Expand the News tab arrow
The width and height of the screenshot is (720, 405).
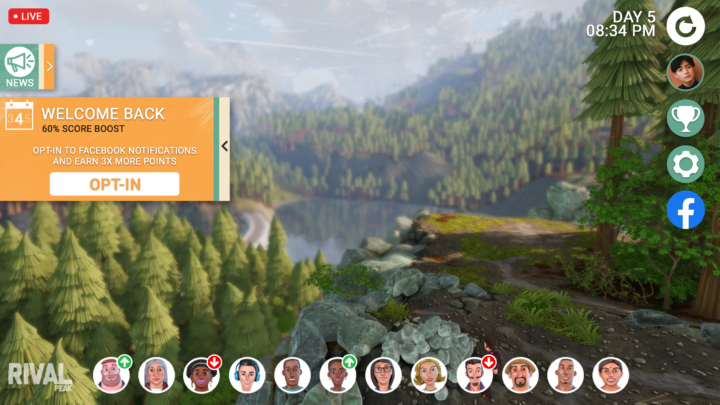click(x=49, y=67)
